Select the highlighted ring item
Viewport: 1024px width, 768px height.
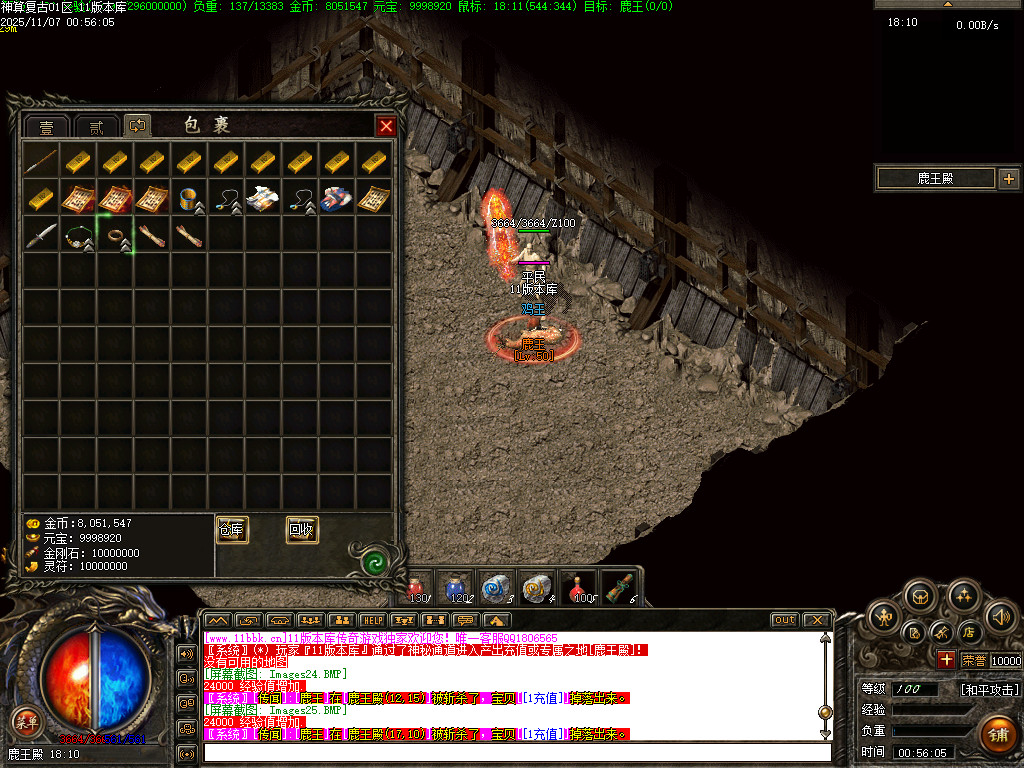(115, 235)
